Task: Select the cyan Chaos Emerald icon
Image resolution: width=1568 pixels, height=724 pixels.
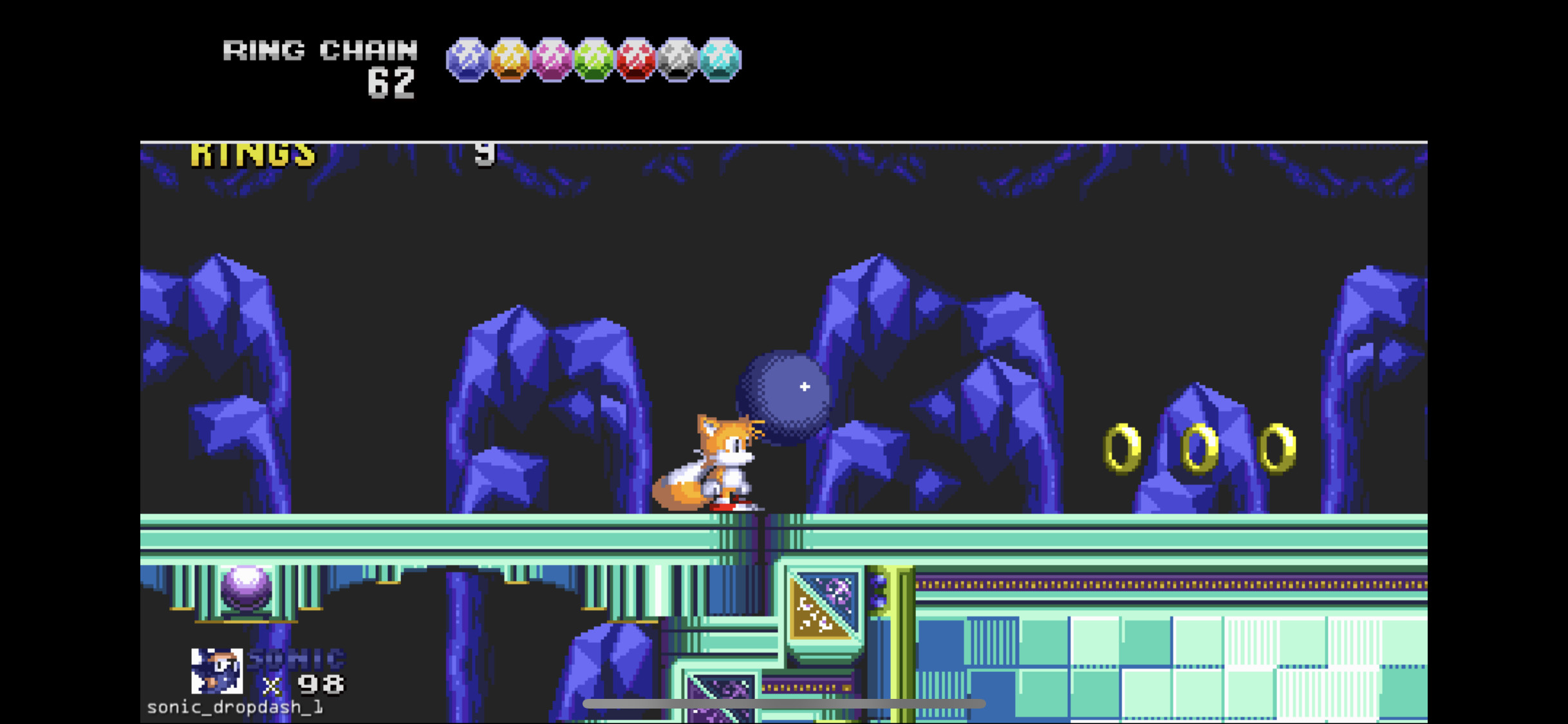Action: click(x=721, y=61)
